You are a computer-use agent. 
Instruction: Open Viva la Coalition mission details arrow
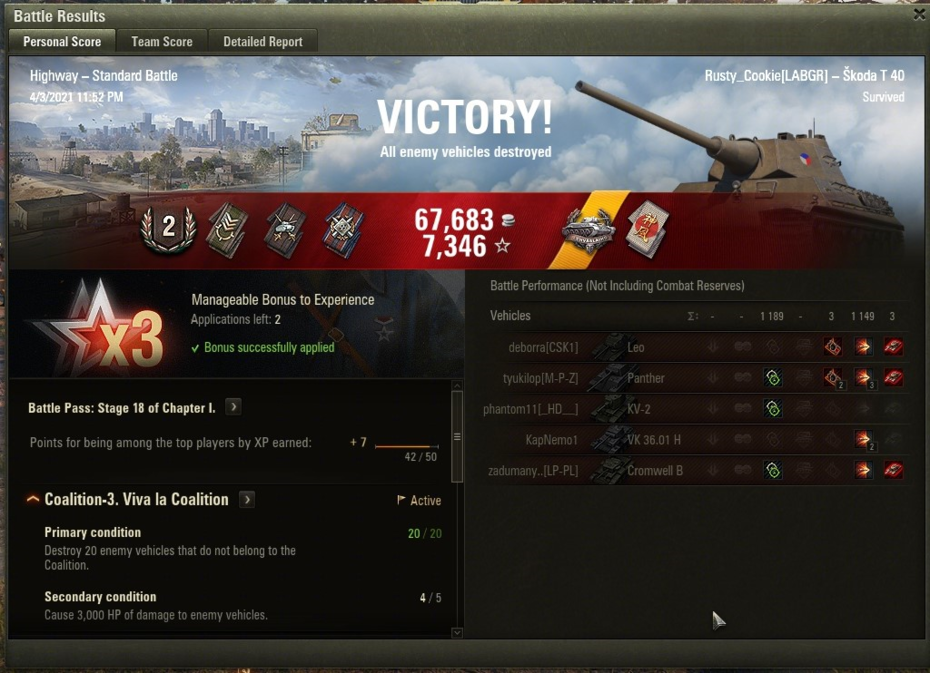coord(247,499)
